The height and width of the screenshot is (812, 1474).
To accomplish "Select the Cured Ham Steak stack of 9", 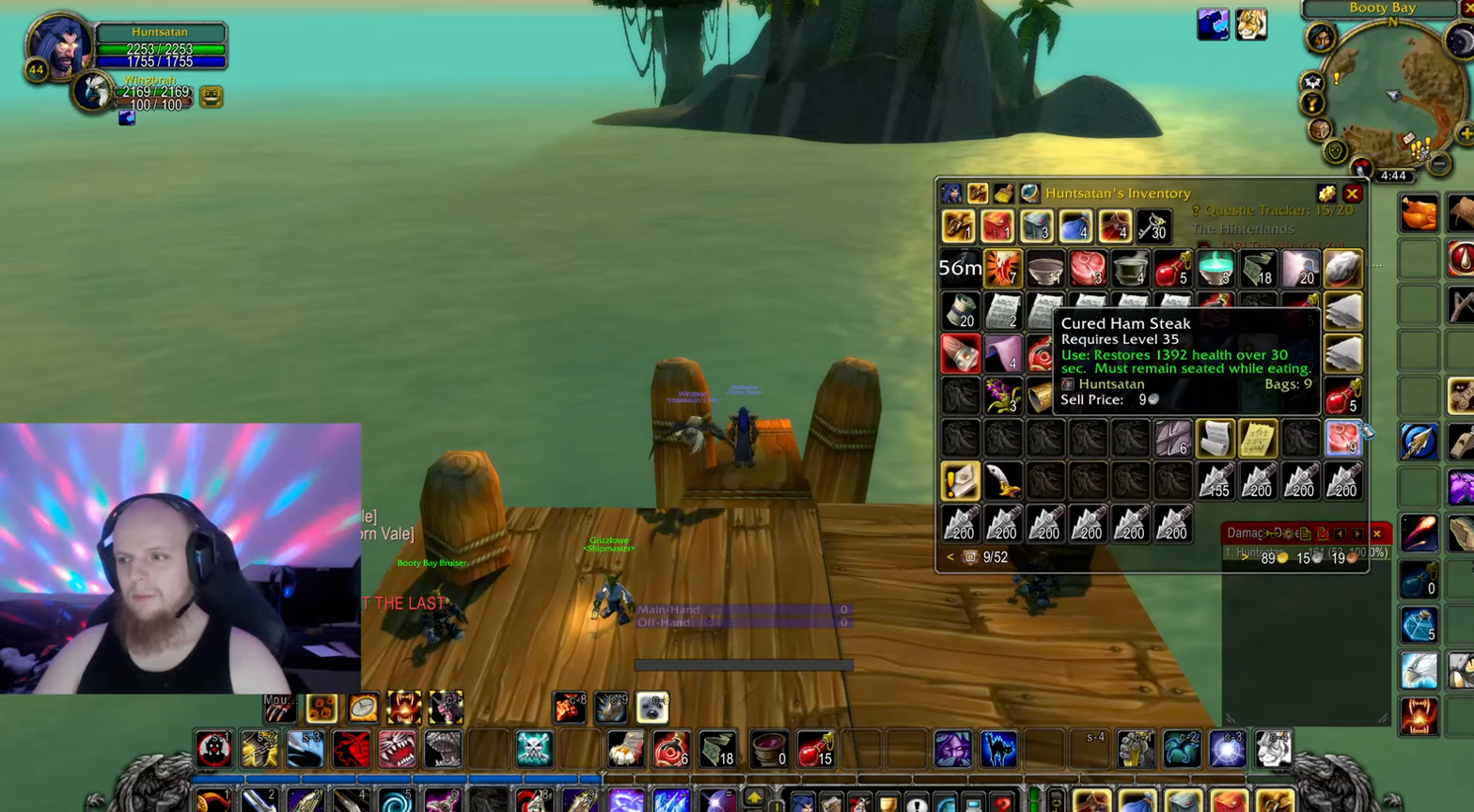I will point(1342,438).
